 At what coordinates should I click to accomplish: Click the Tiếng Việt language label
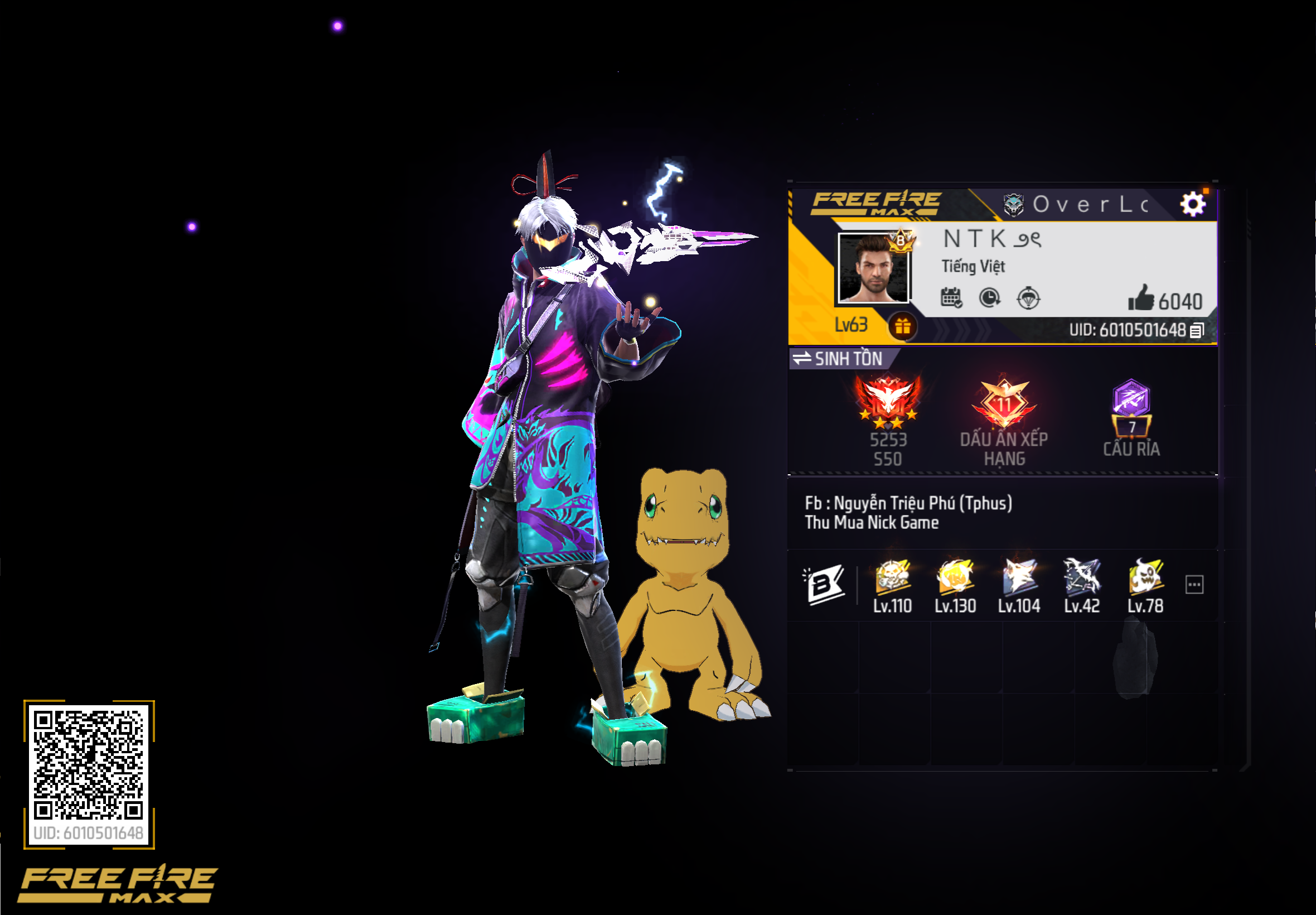[x=973, y=267]
